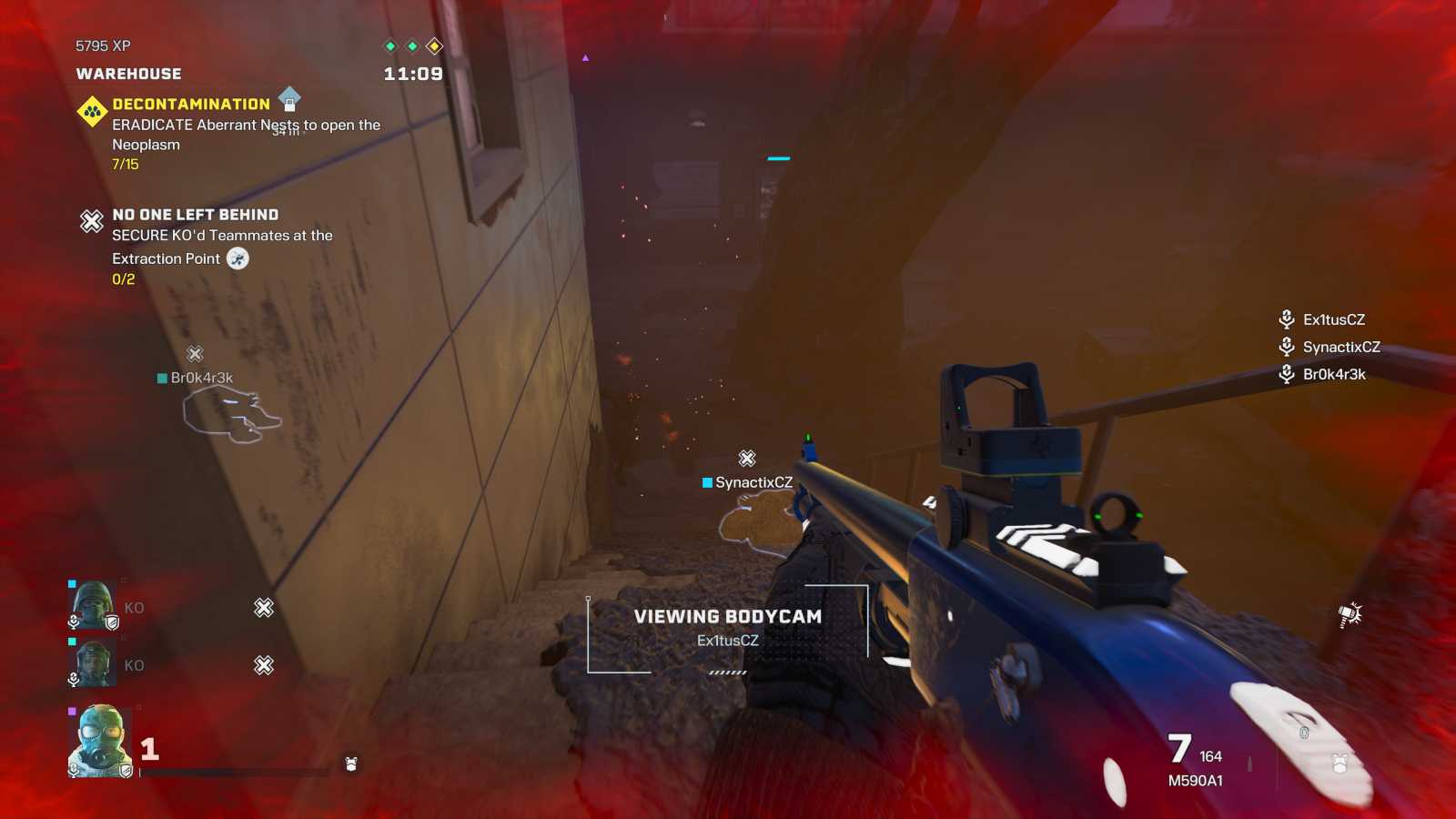Click the Extraction Point marker icon
Viewport: 1456px width, 819px height.
[236, 258]
